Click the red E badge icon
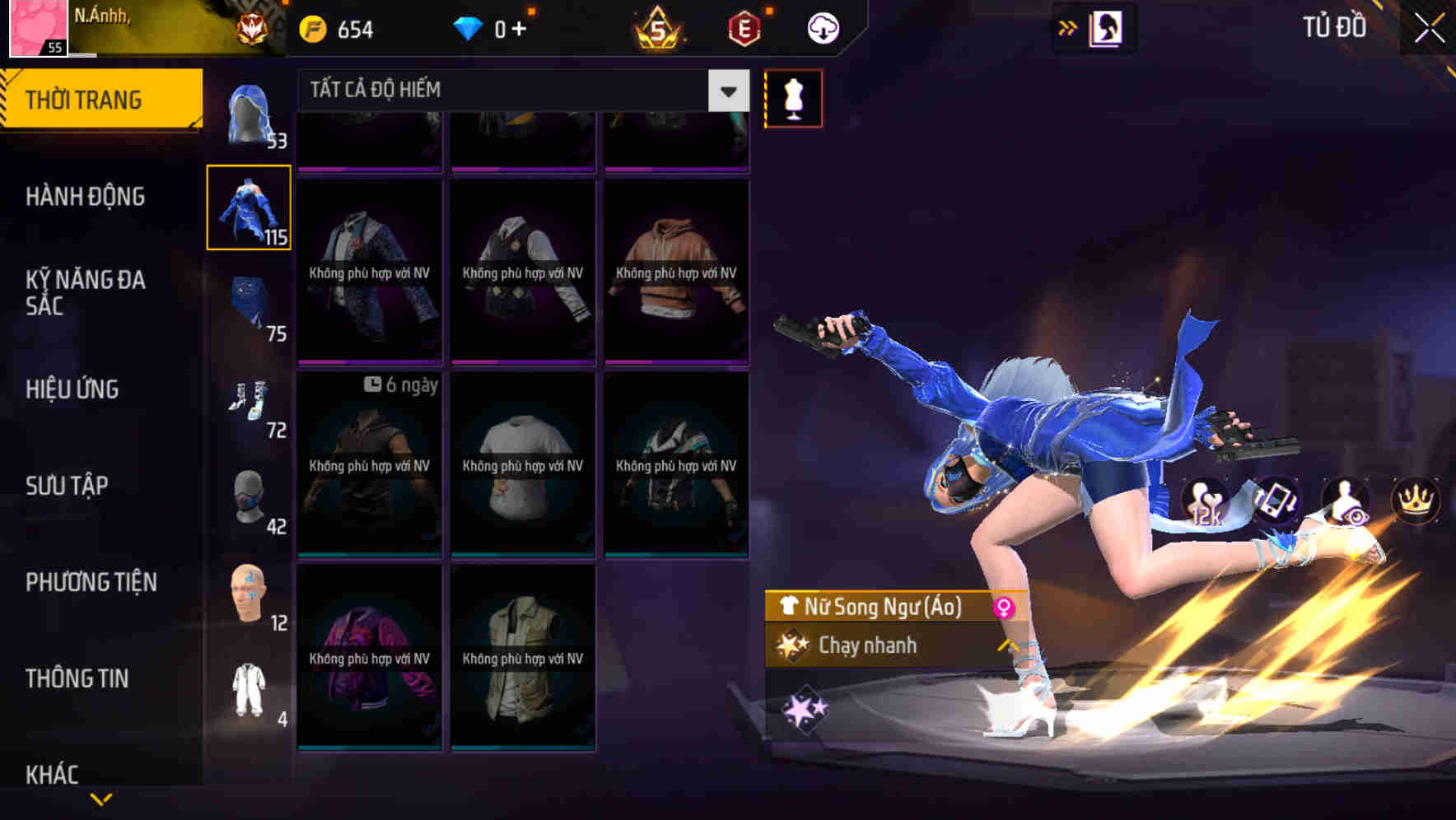Screen dimensions: 1456x820 click(x=746, y=27)
